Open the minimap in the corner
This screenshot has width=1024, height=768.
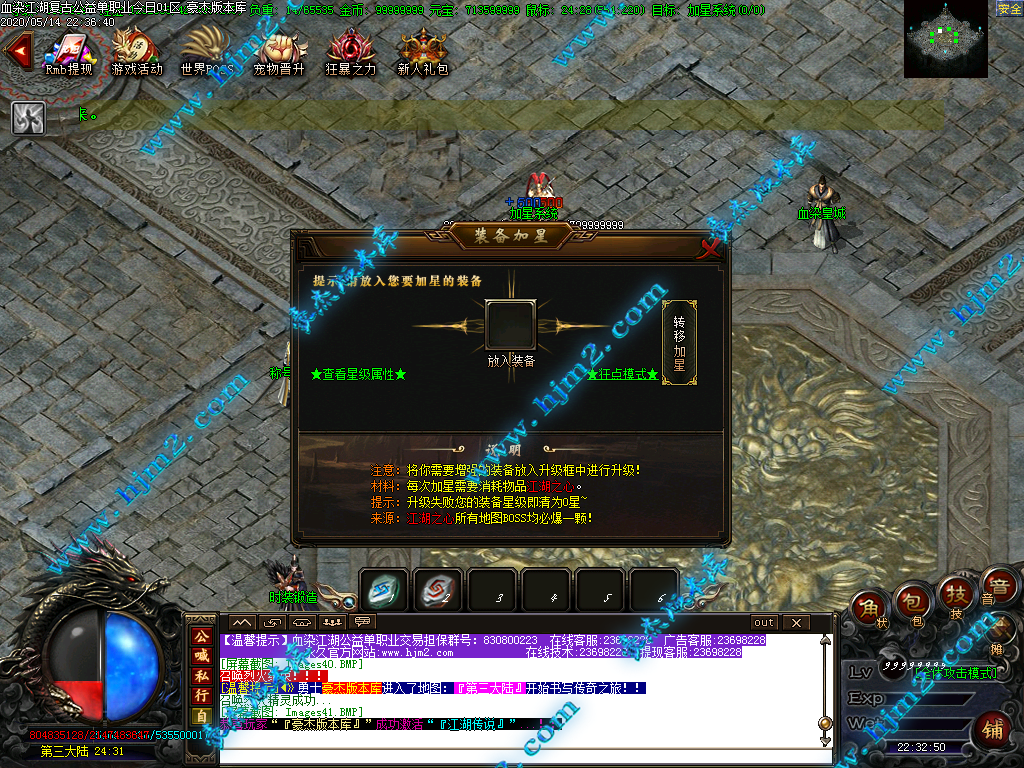tap(945, 40)
